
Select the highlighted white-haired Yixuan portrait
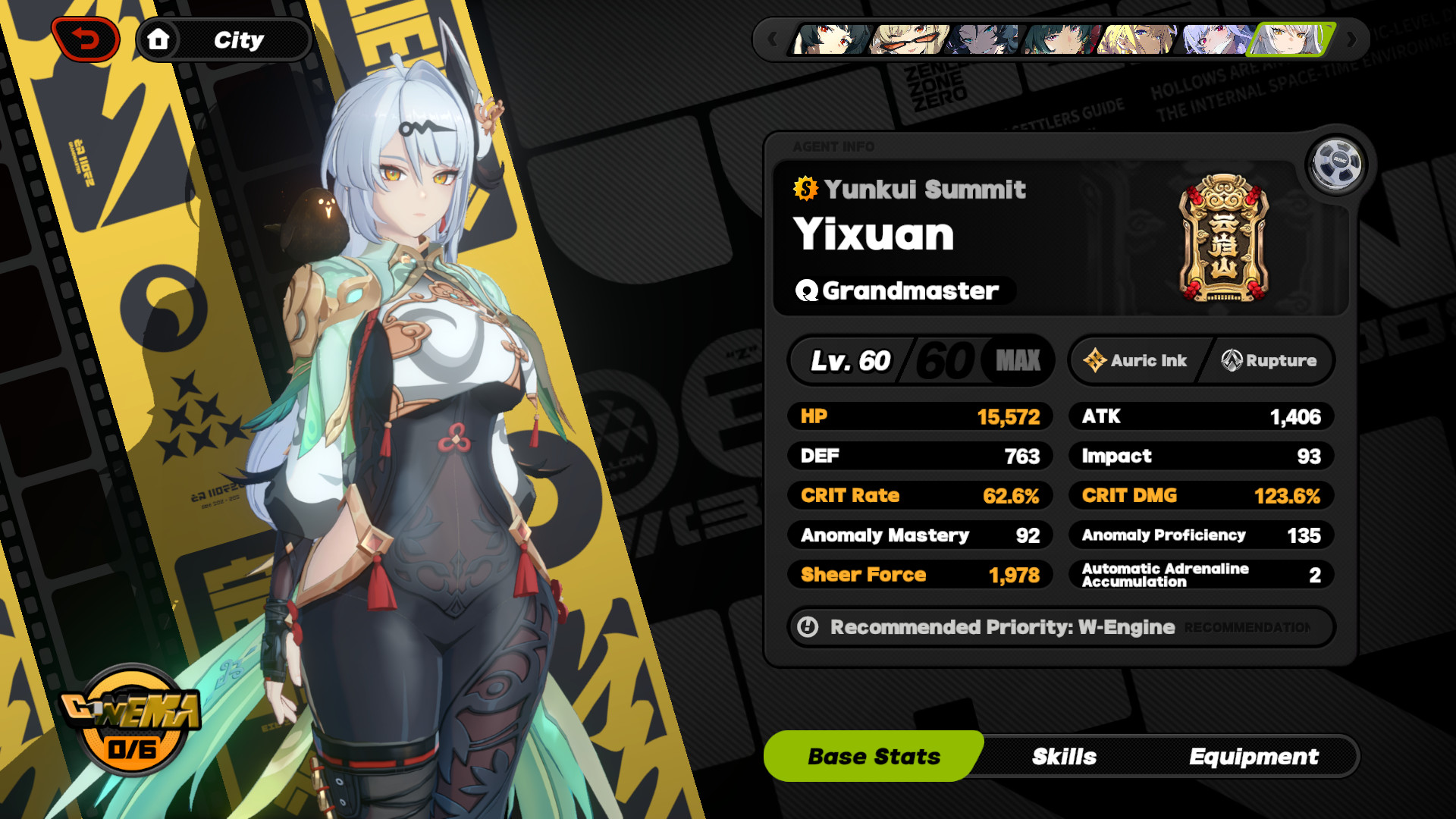click(x=1291, y=39)
